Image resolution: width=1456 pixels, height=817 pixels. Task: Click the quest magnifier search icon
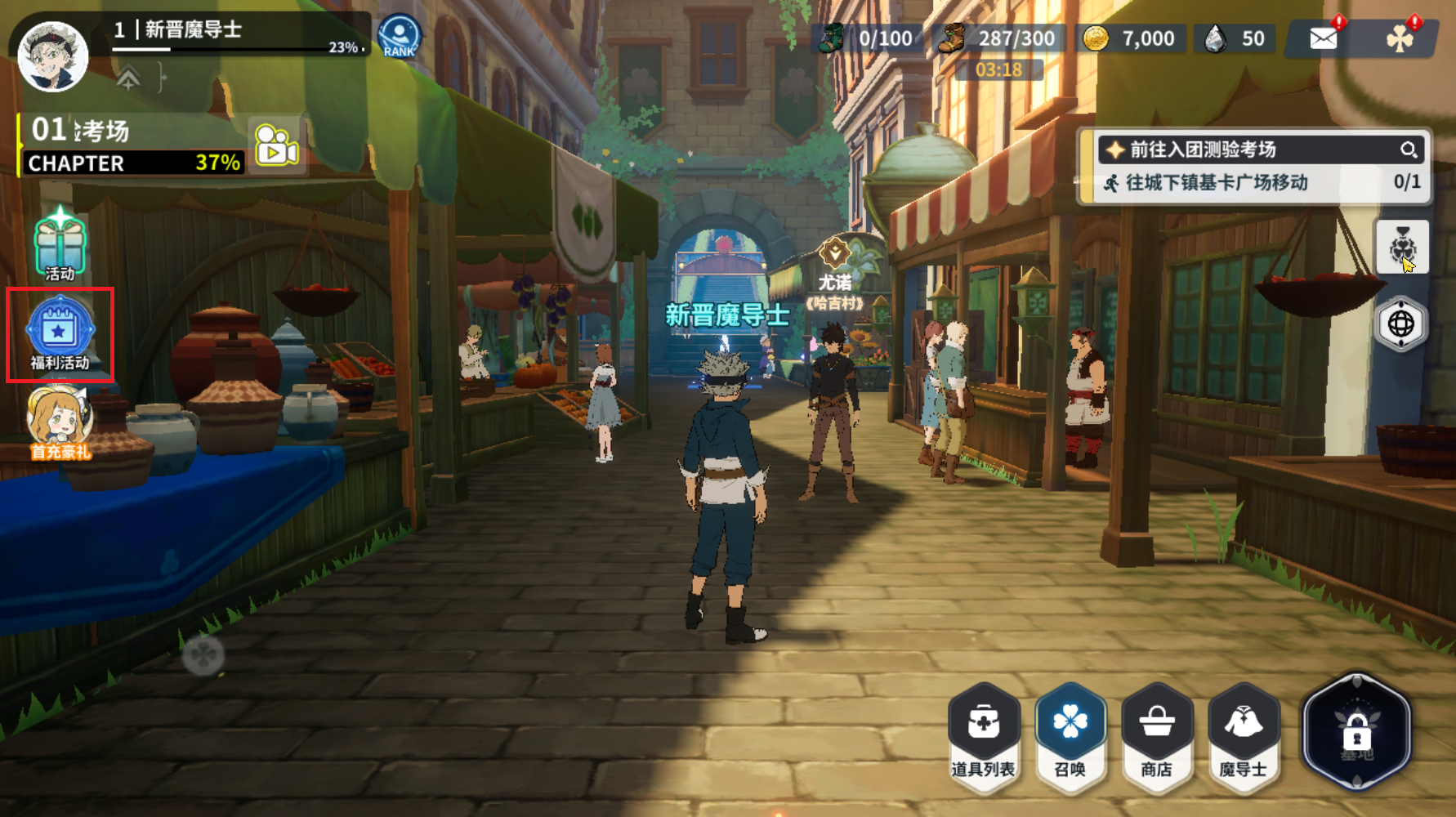coord(1409,150)
